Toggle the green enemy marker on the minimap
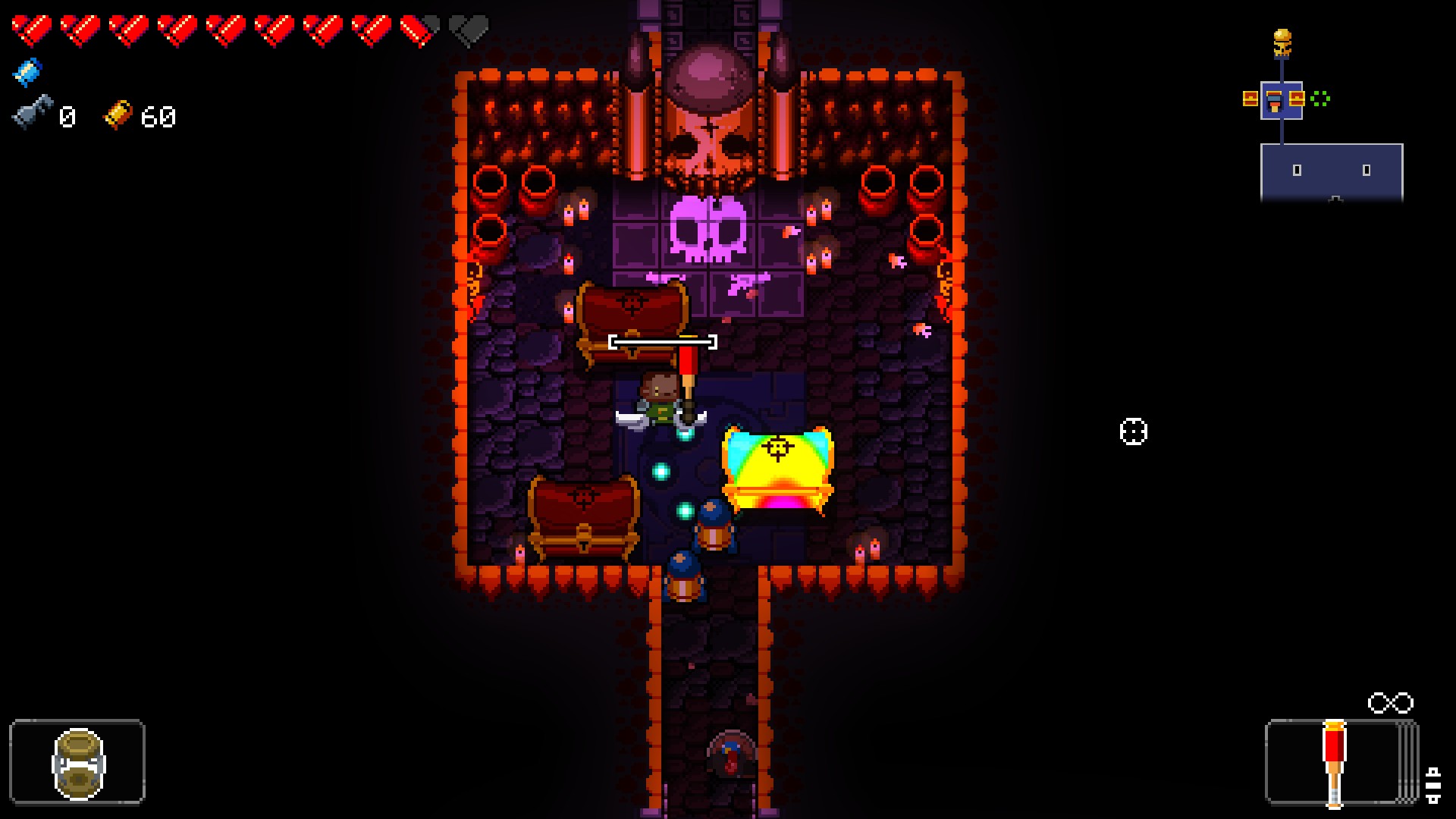The width and height of the screenshot is (1456, 819). point(1319,98)
